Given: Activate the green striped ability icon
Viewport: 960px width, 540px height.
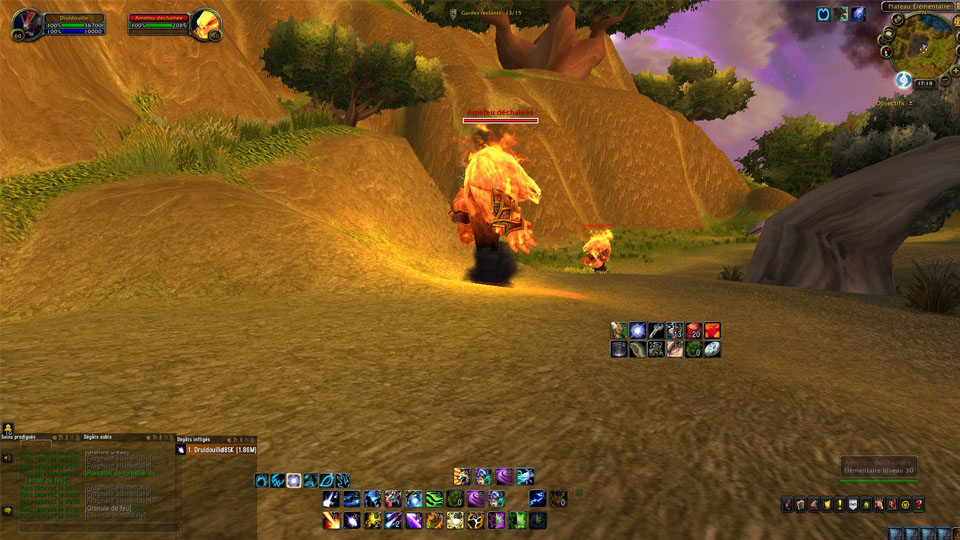Looking at the screenshot, I should click(434, 498).
